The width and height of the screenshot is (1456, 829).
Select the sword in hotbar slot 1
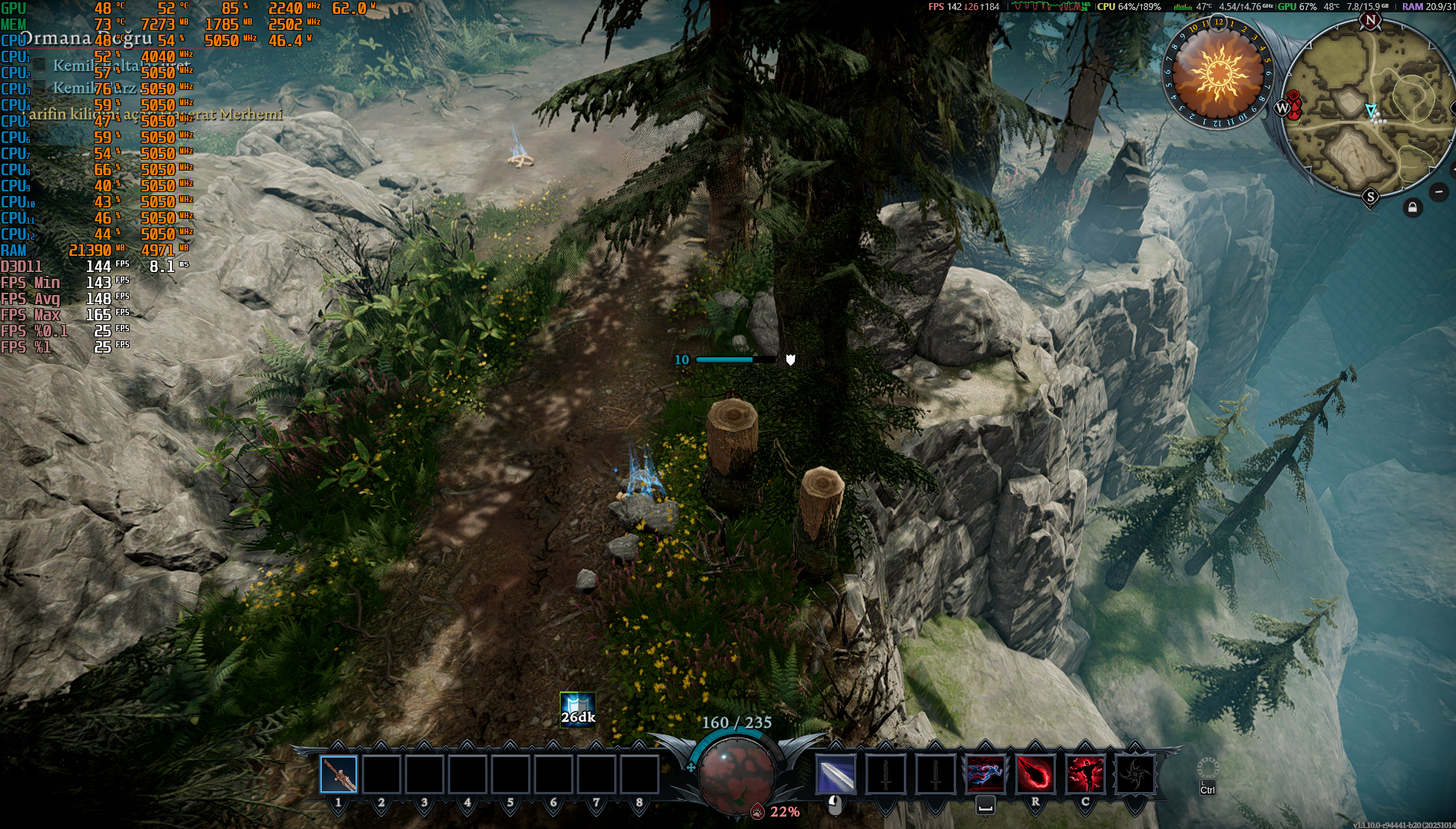click(339, 774)
